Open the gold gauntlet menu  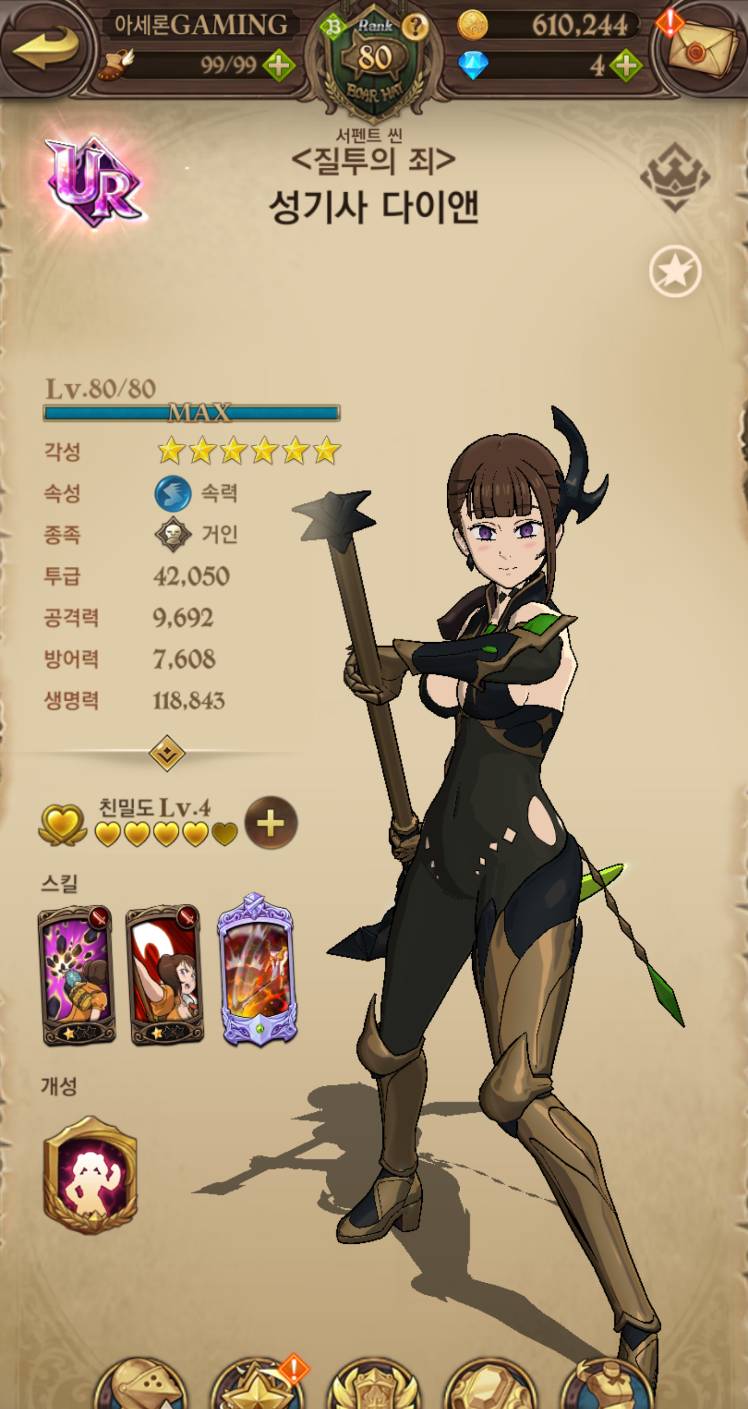(x=490, y=1388)
